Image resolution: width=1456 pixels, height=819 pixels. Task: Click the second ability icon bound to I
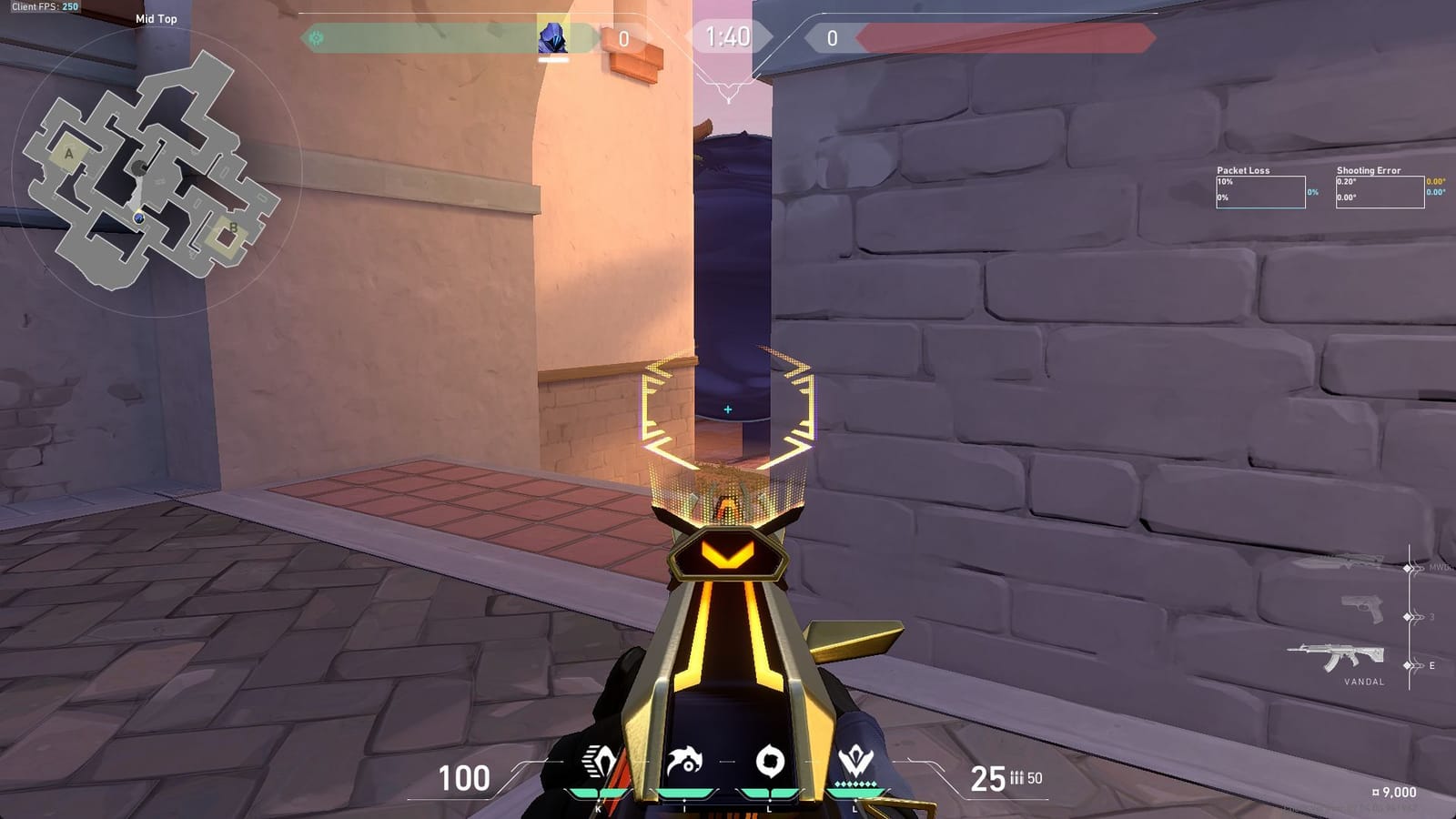point(684,763)
